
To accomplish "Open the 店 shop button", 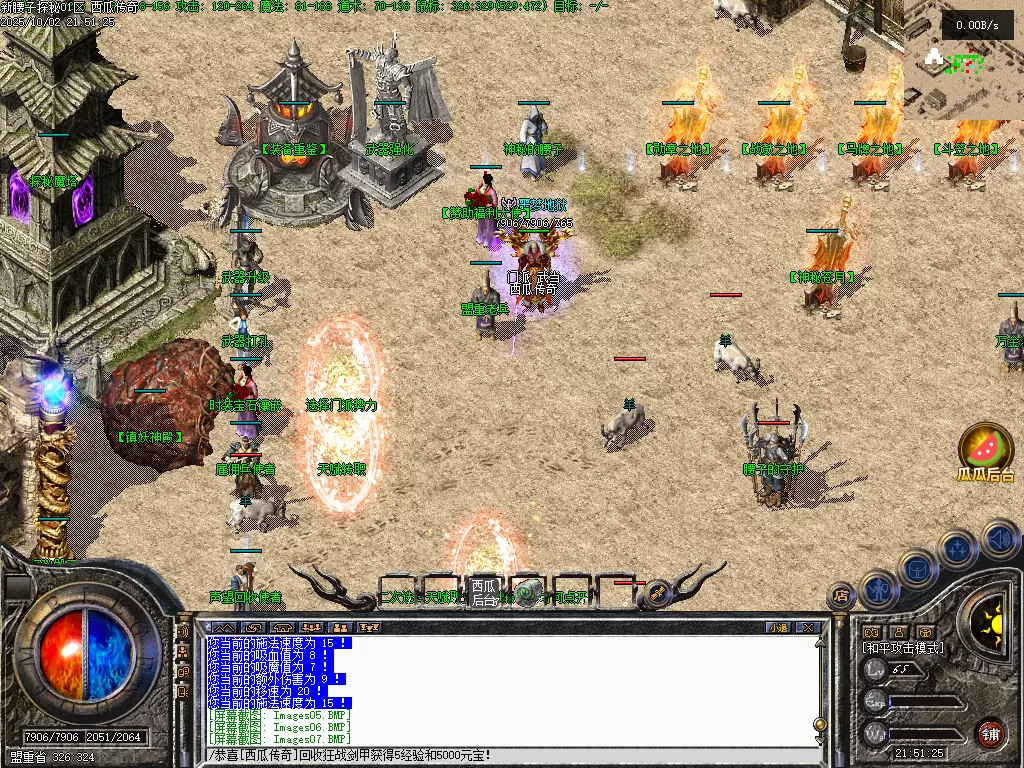I will (x=841, y=596).
